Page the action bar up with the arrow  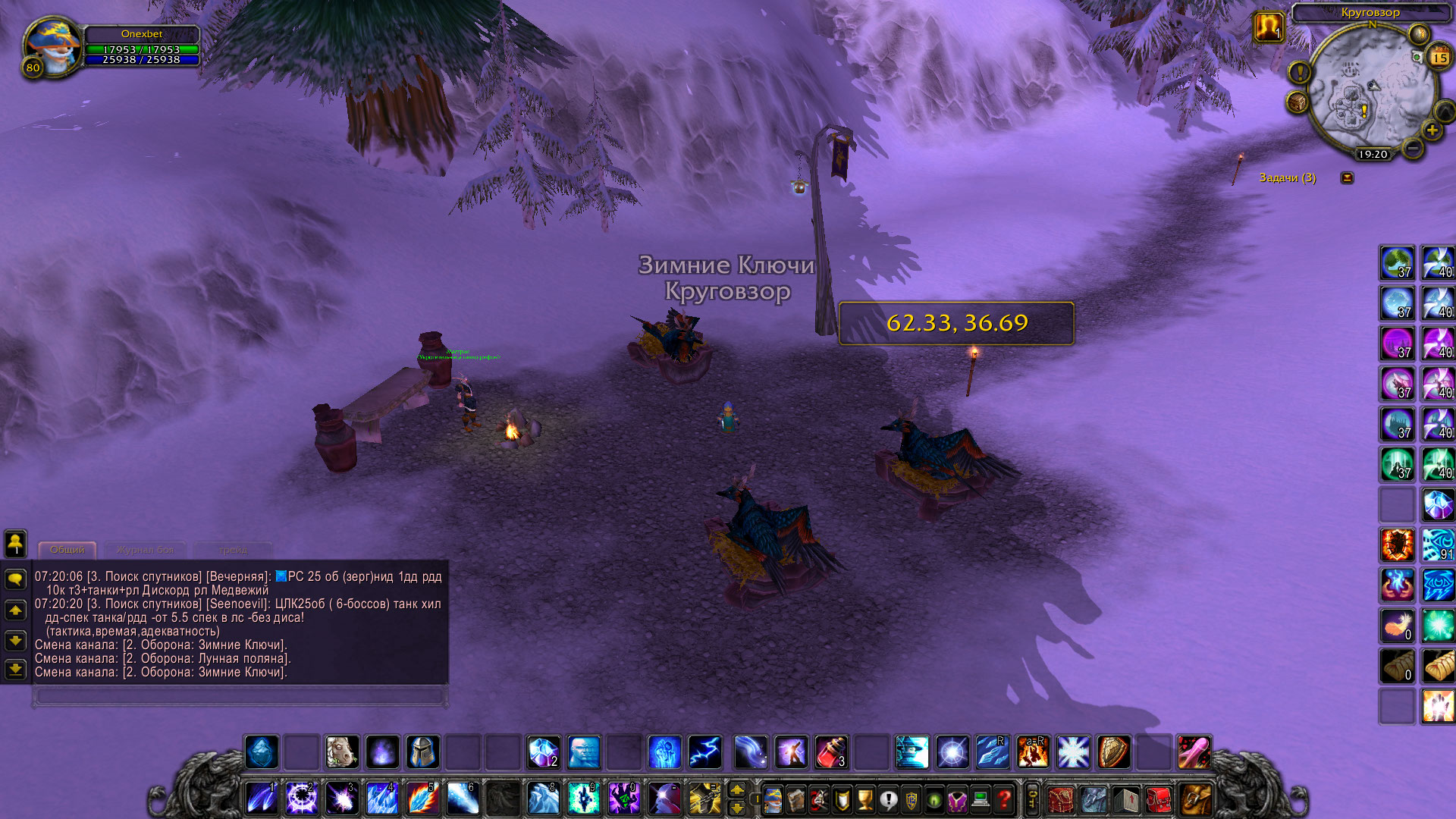pos(736,790)
